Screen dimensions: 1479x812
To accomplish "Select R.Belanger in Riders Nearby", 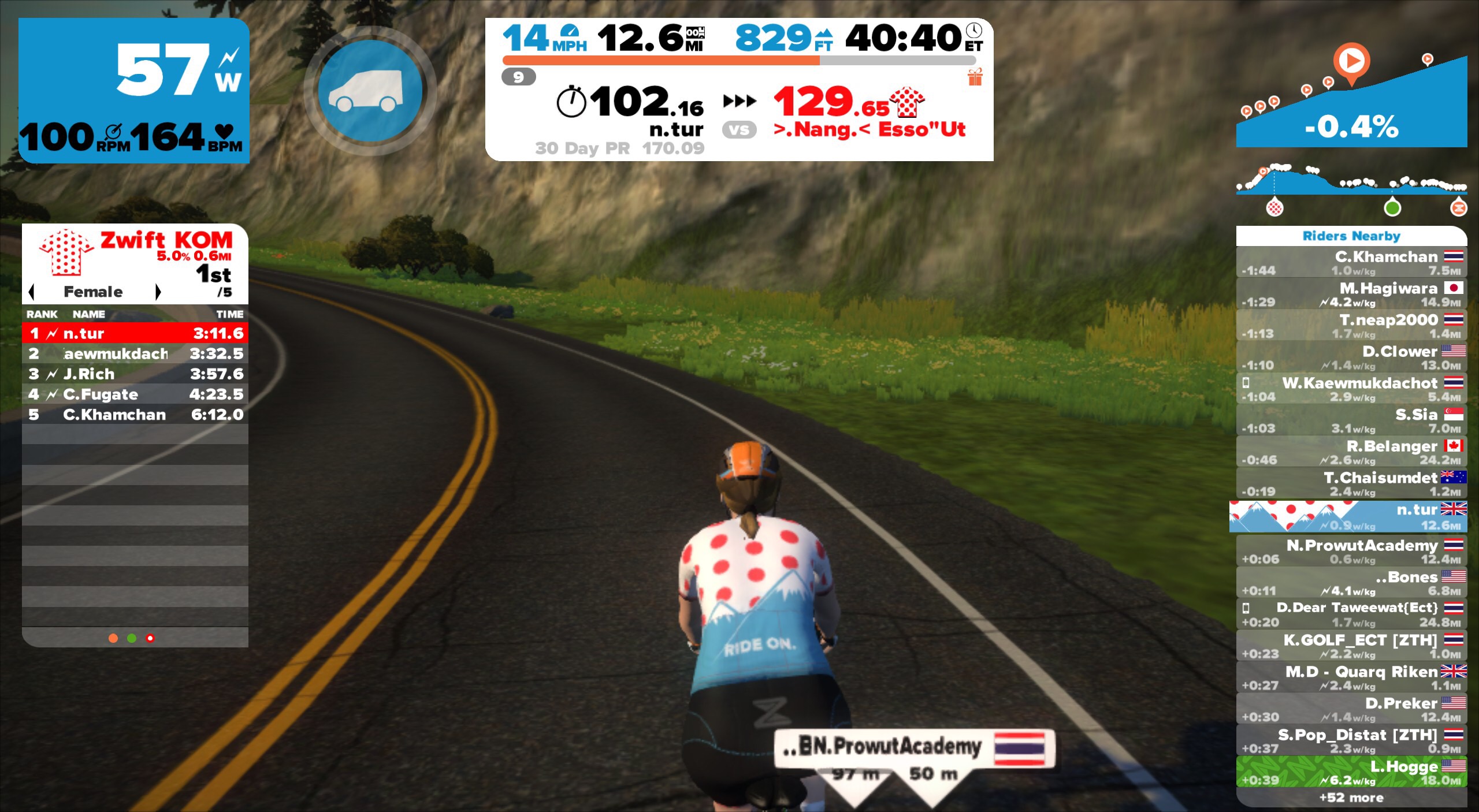I will pos(1351,453).
